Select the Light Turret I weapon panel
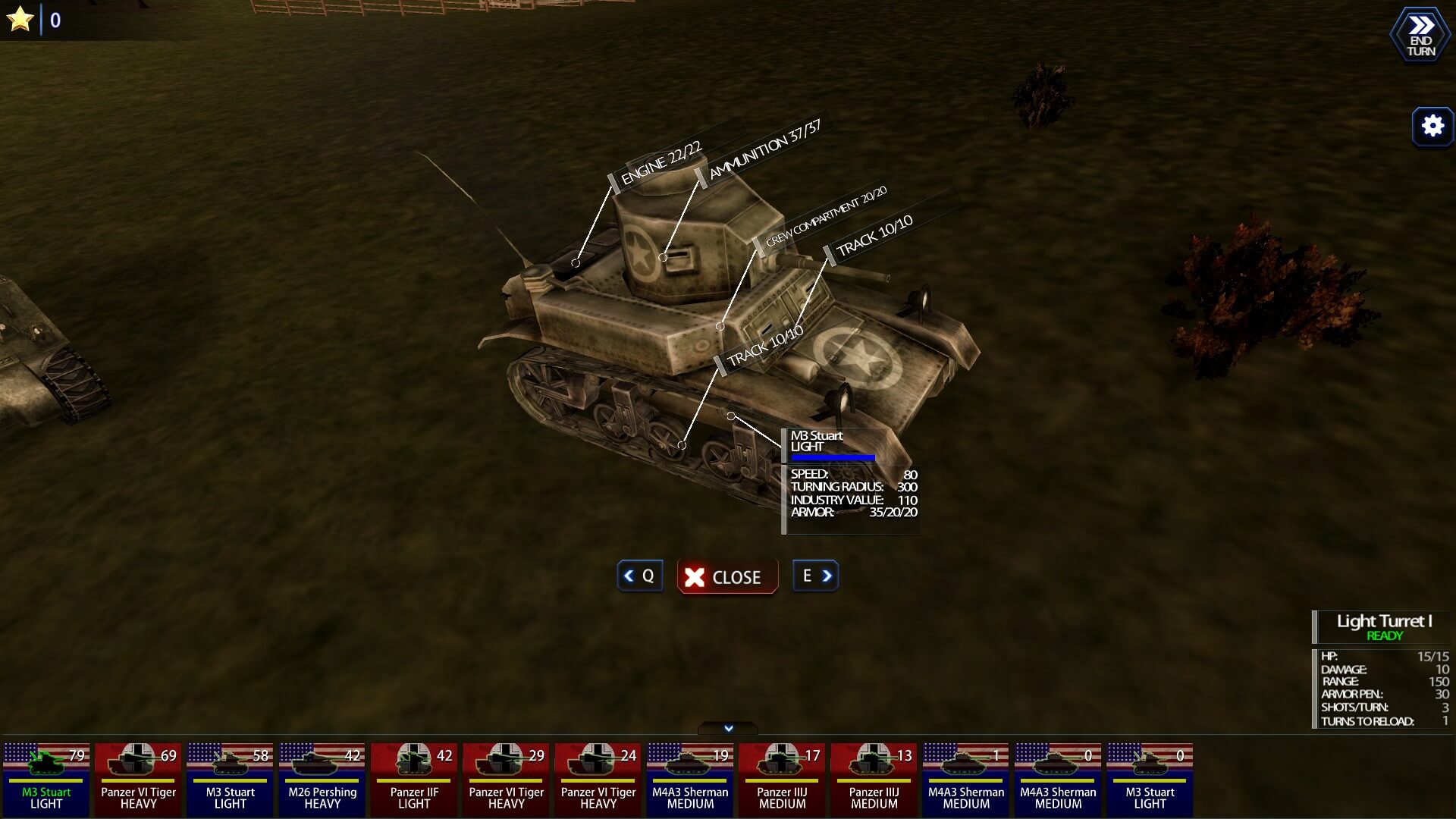Viewport: 1456px width, 819px height. (1383, 627)
